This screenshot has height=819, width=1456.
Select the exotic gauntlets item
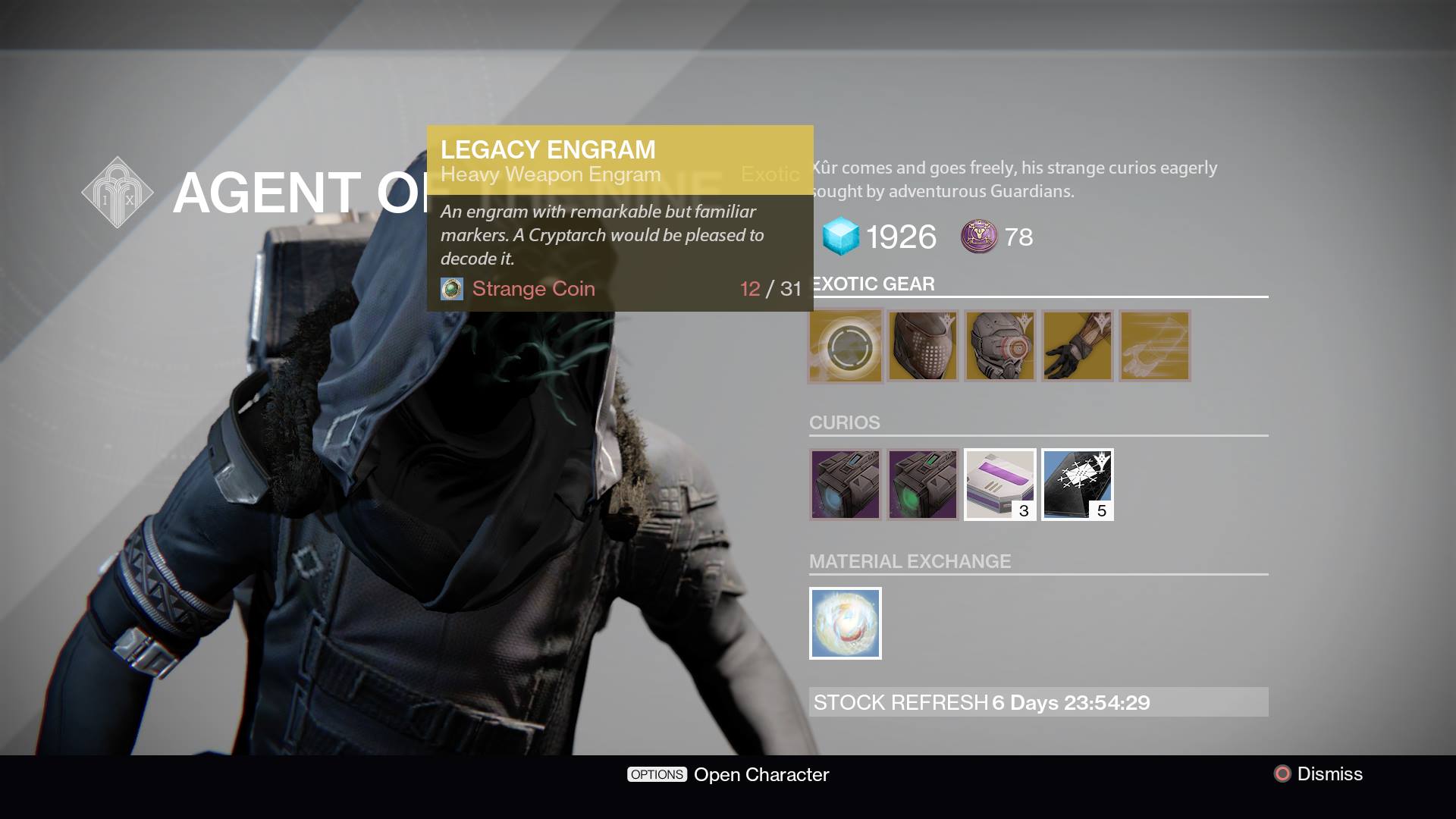click(x=1077, y=346)
